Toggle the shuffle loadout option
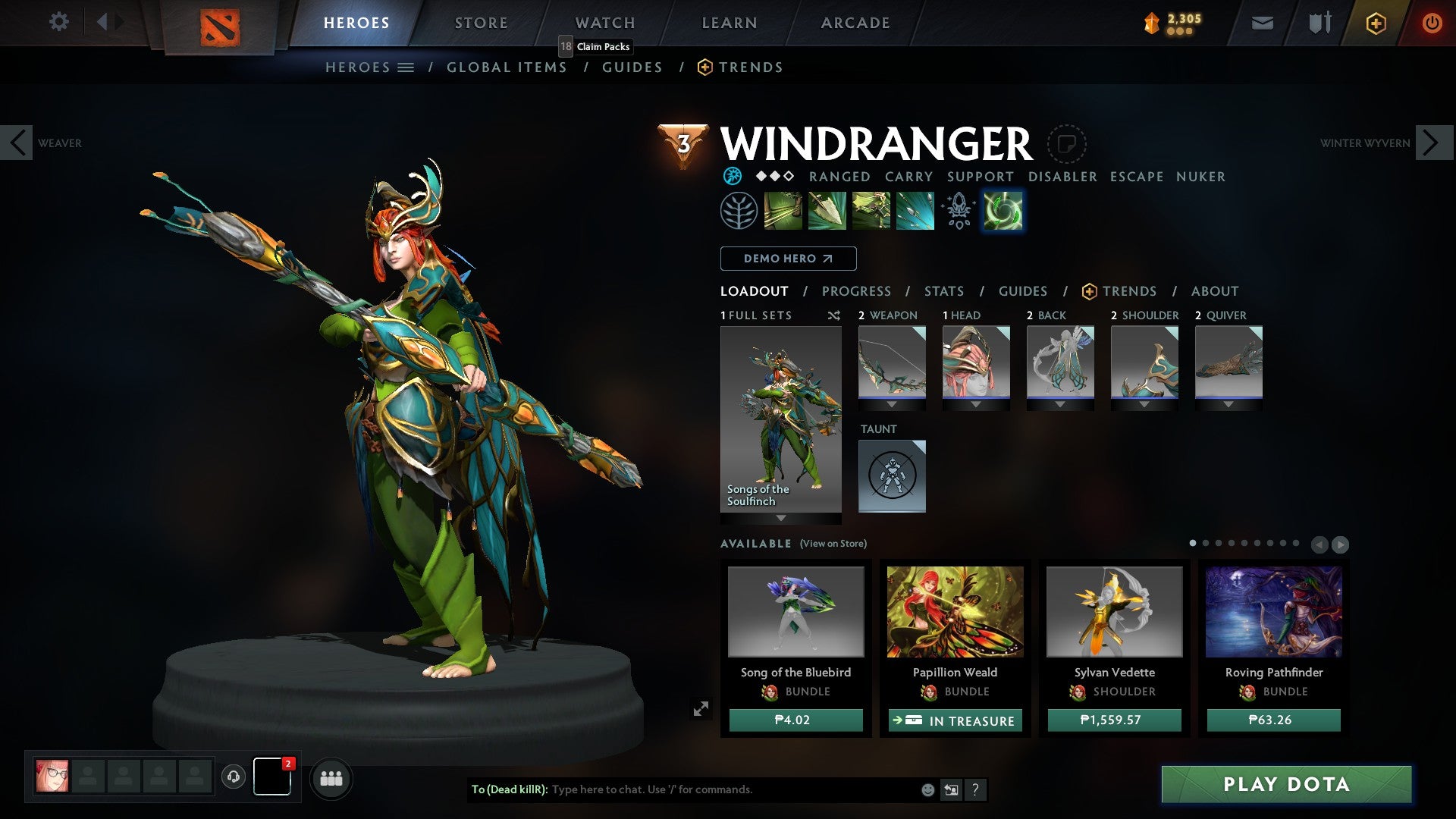1456x819 pixels. point(833,315)
